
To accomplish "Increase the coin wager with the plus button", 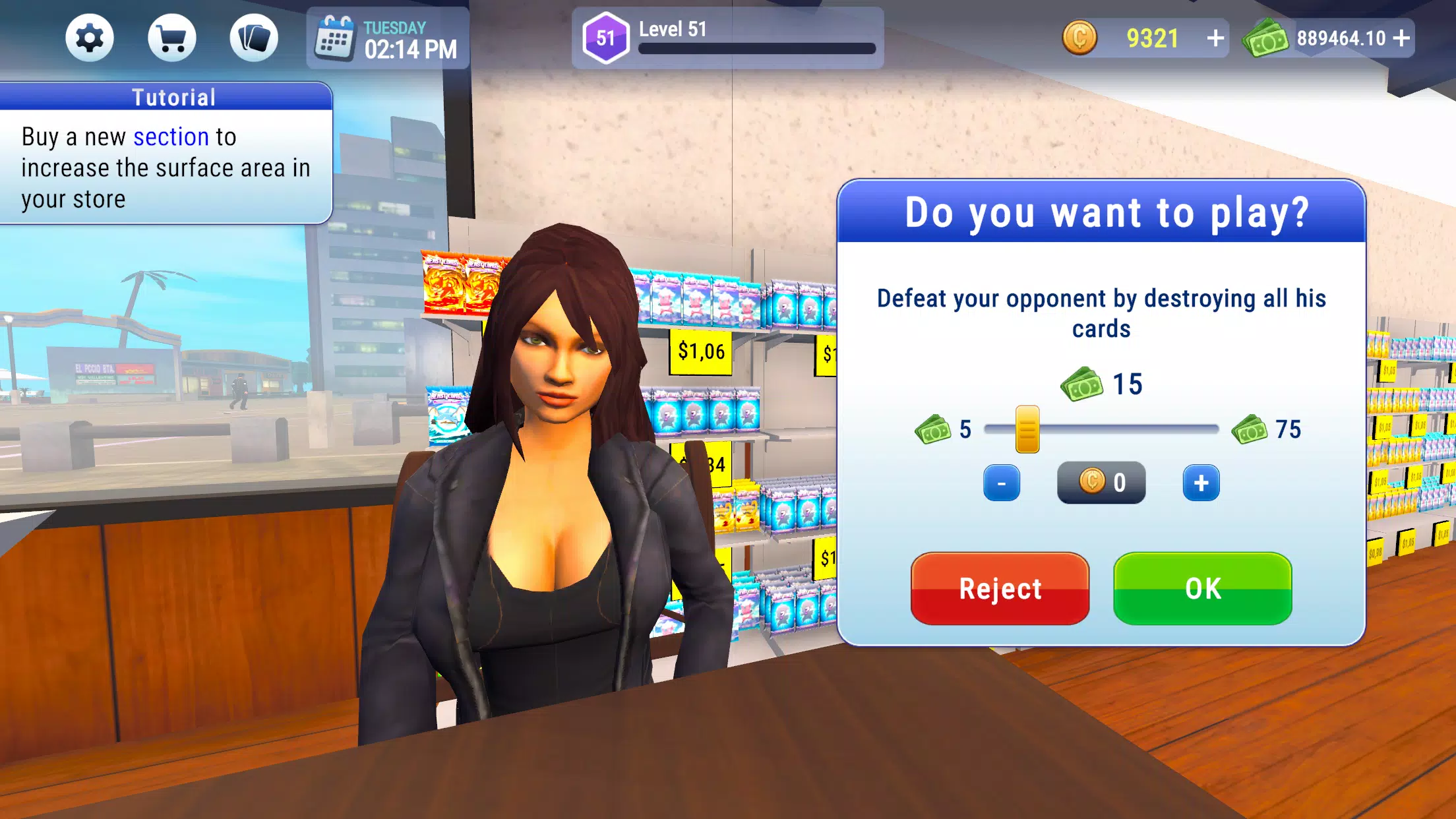I will click(1201, 481).
